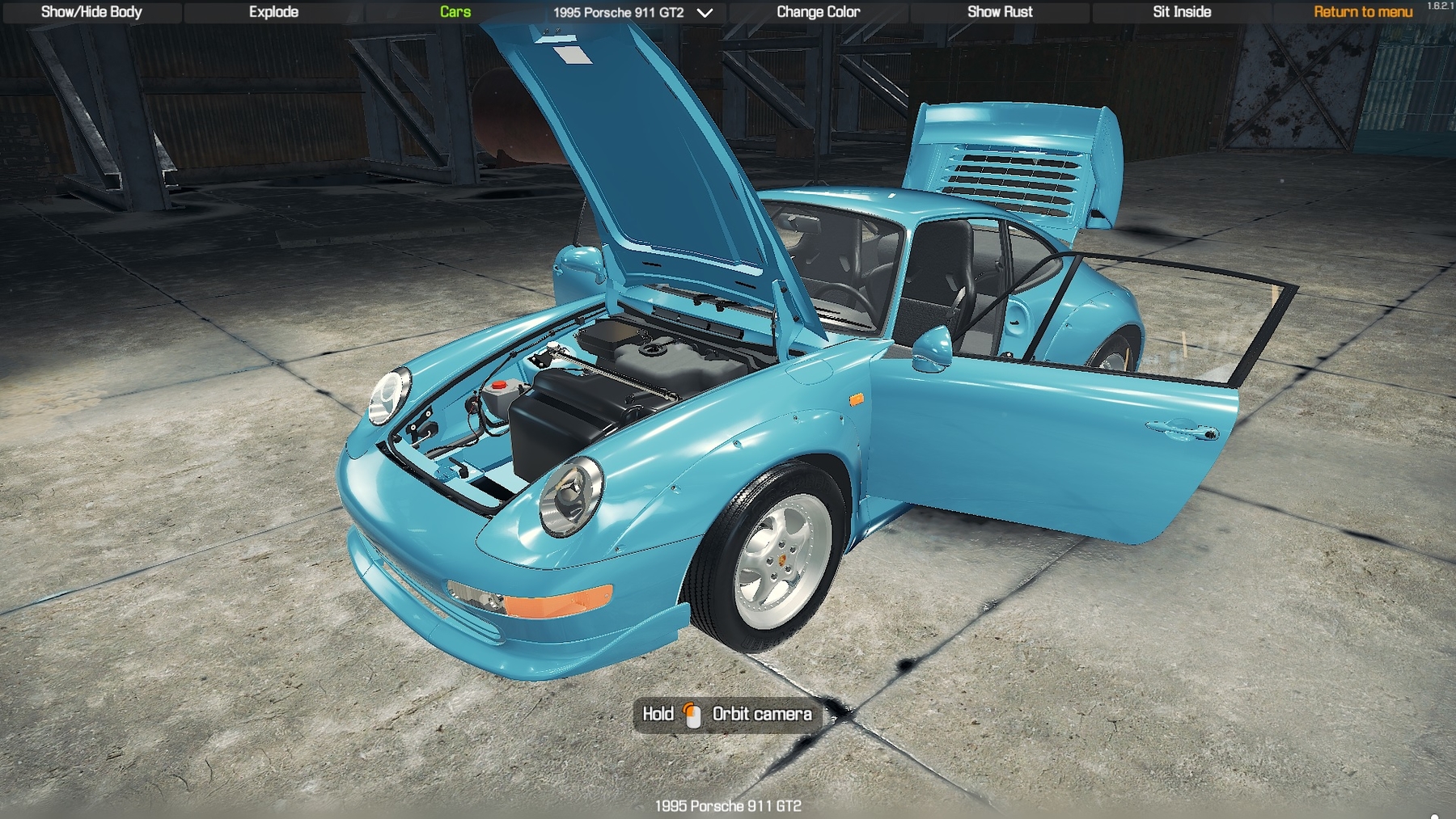The height and width of the screenshot is (819, 1456).
Task: Choose Change Color from the top bar
Action: tap(818, 12)
